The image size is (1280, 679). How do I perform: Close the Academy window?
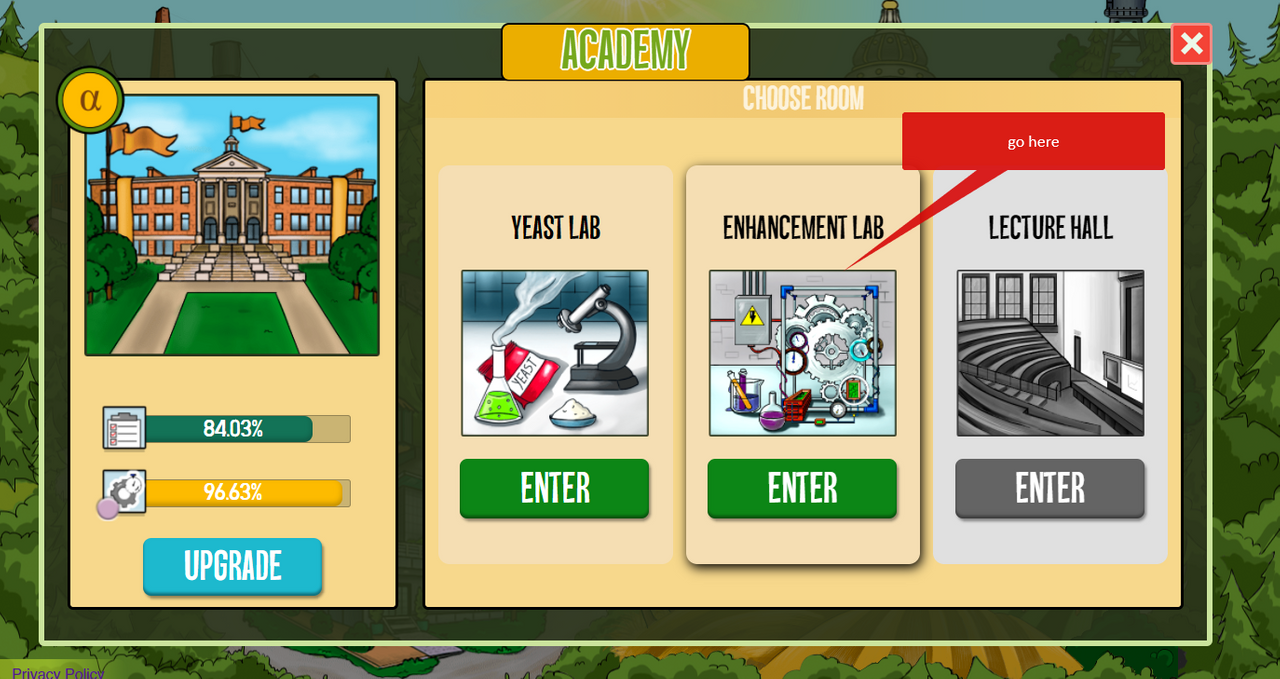click(1191, 44)
